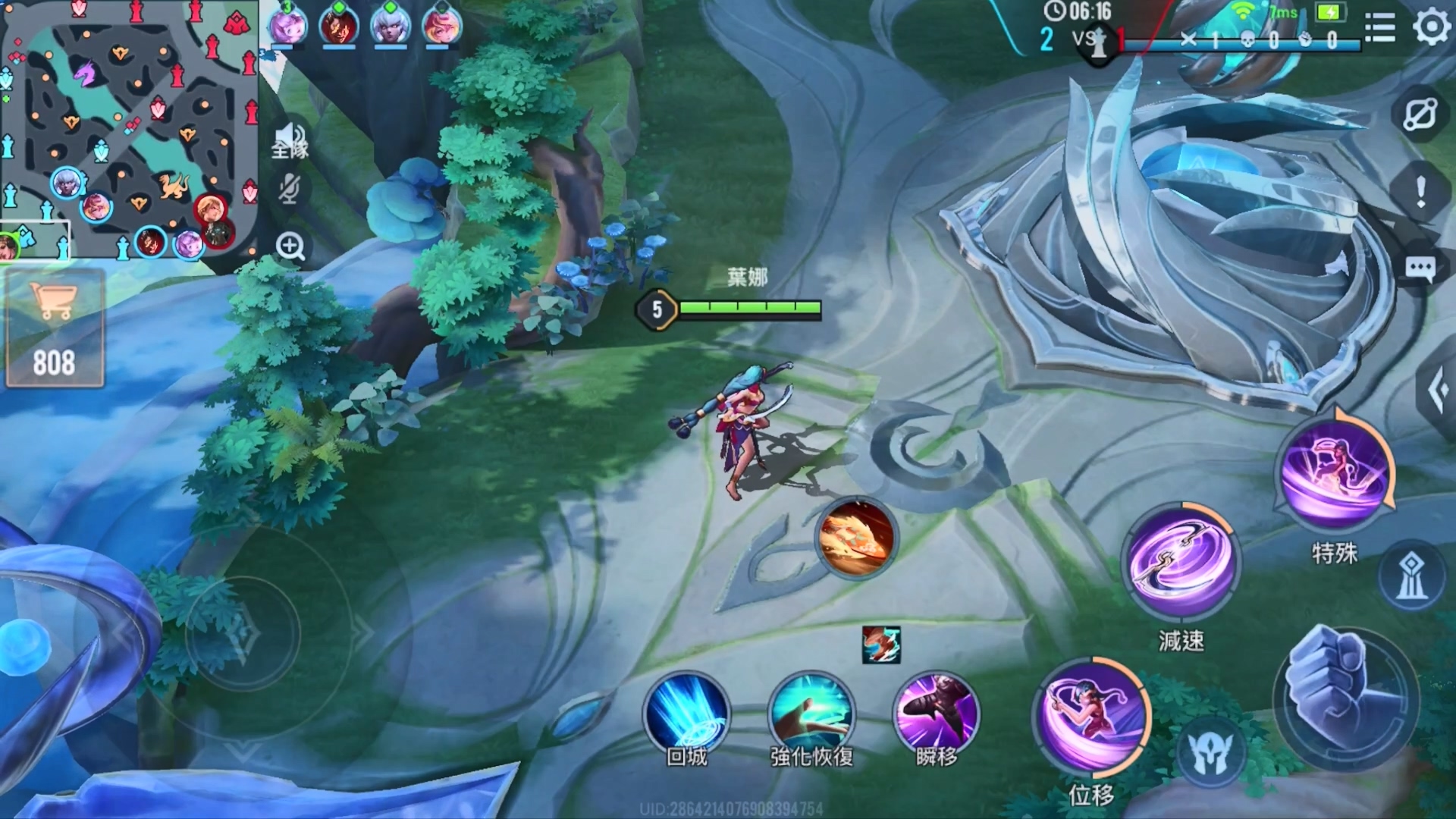The width and height of the screenshot is (1456, 819).
Task: Use the flaming orange active item
Action: pos(856,537)
